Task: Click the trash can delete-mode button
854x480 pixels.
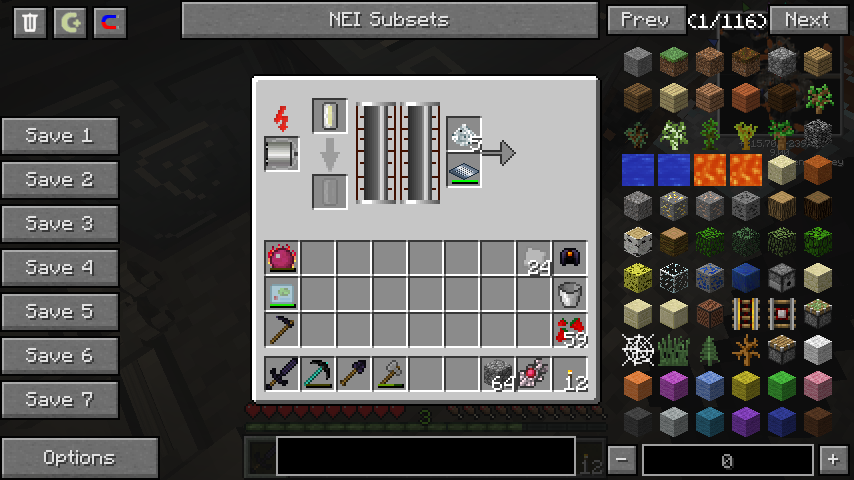Action: 30,23
